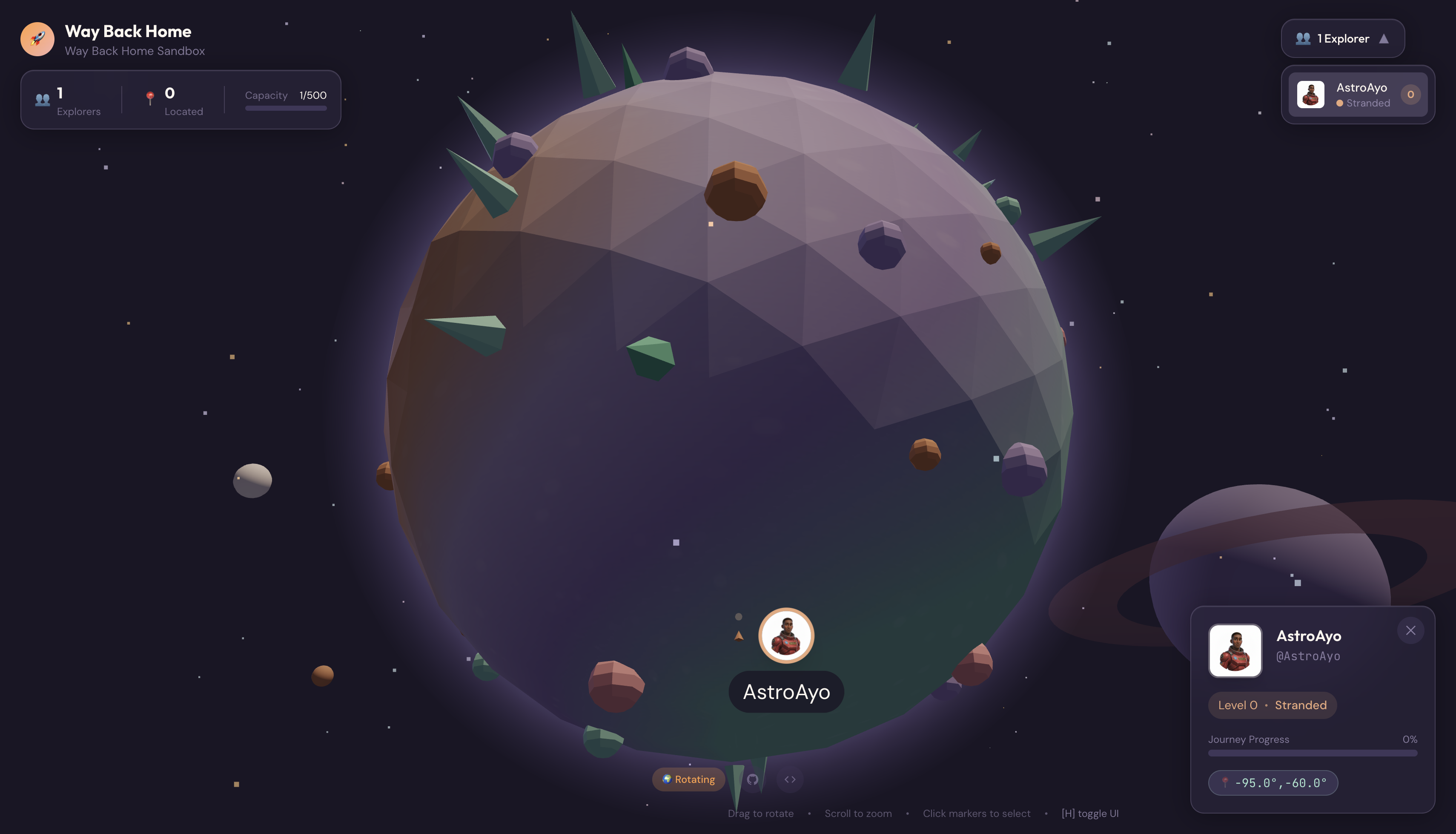Screen dimensions: 1456x834
Task: Click AstroAyo's avatar thumbnail in the profile card
Action: [1235, 651]
